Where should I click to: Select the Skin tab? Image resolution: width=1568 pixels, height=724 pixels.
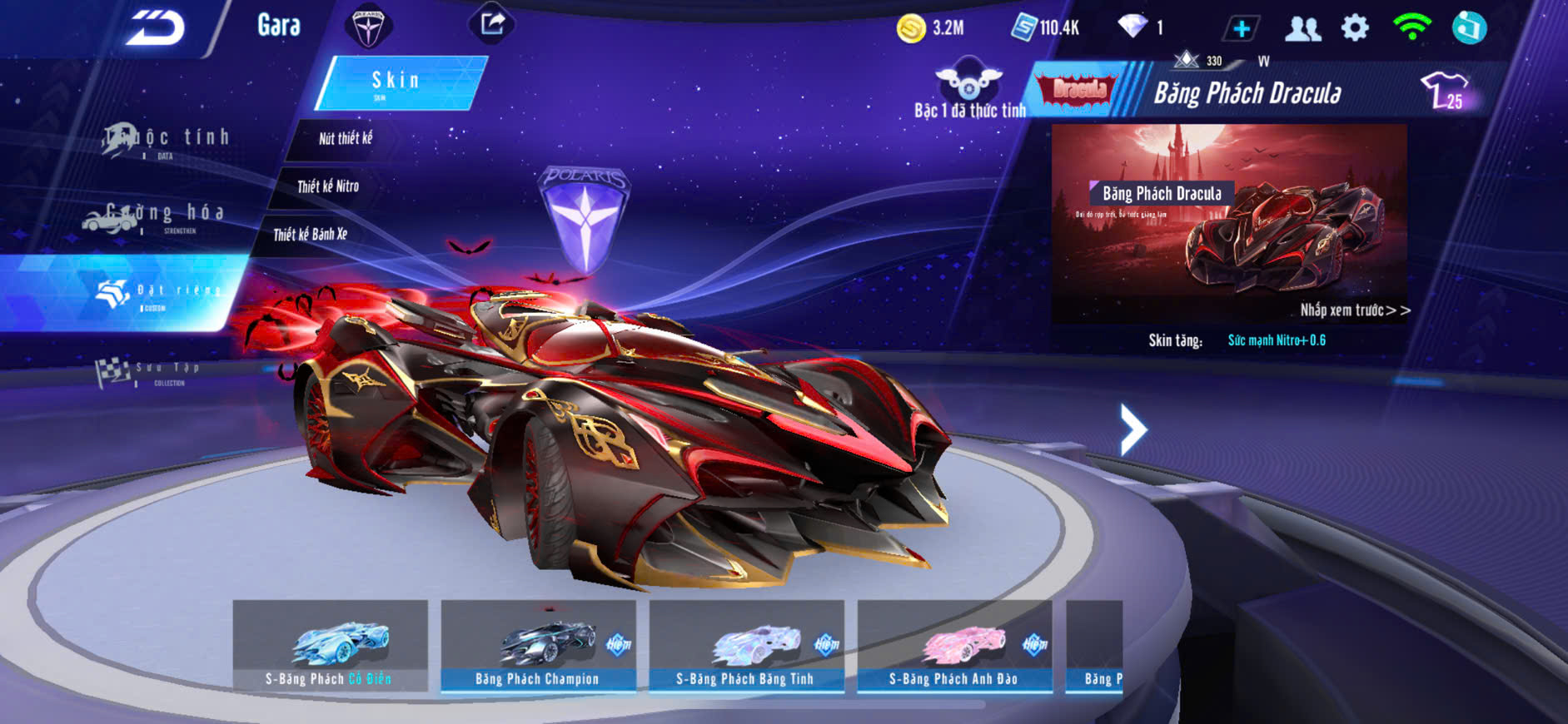coord(399,82)
